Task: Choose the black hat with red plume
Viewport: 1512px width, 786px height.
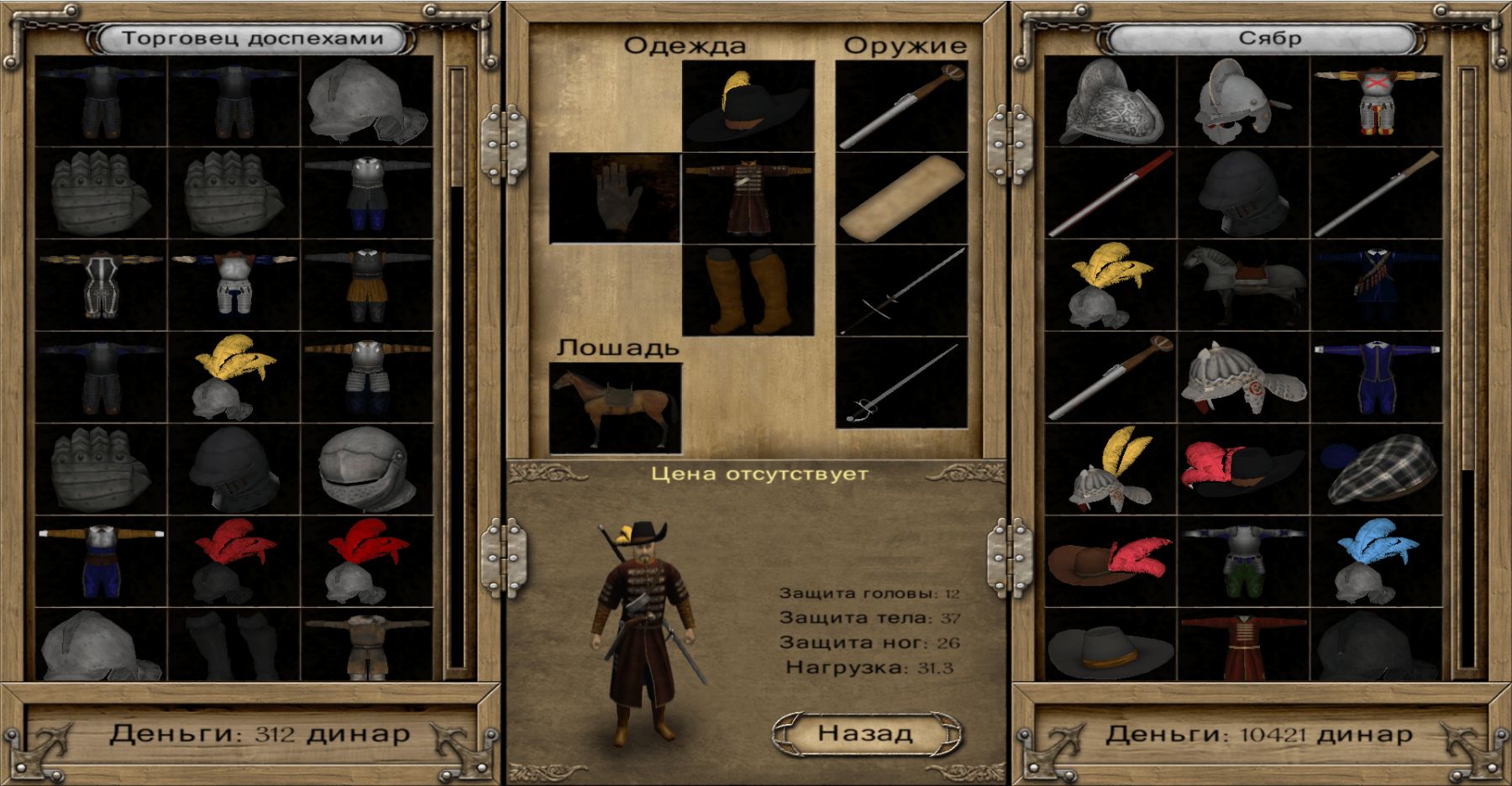Action: [1243, 470]
